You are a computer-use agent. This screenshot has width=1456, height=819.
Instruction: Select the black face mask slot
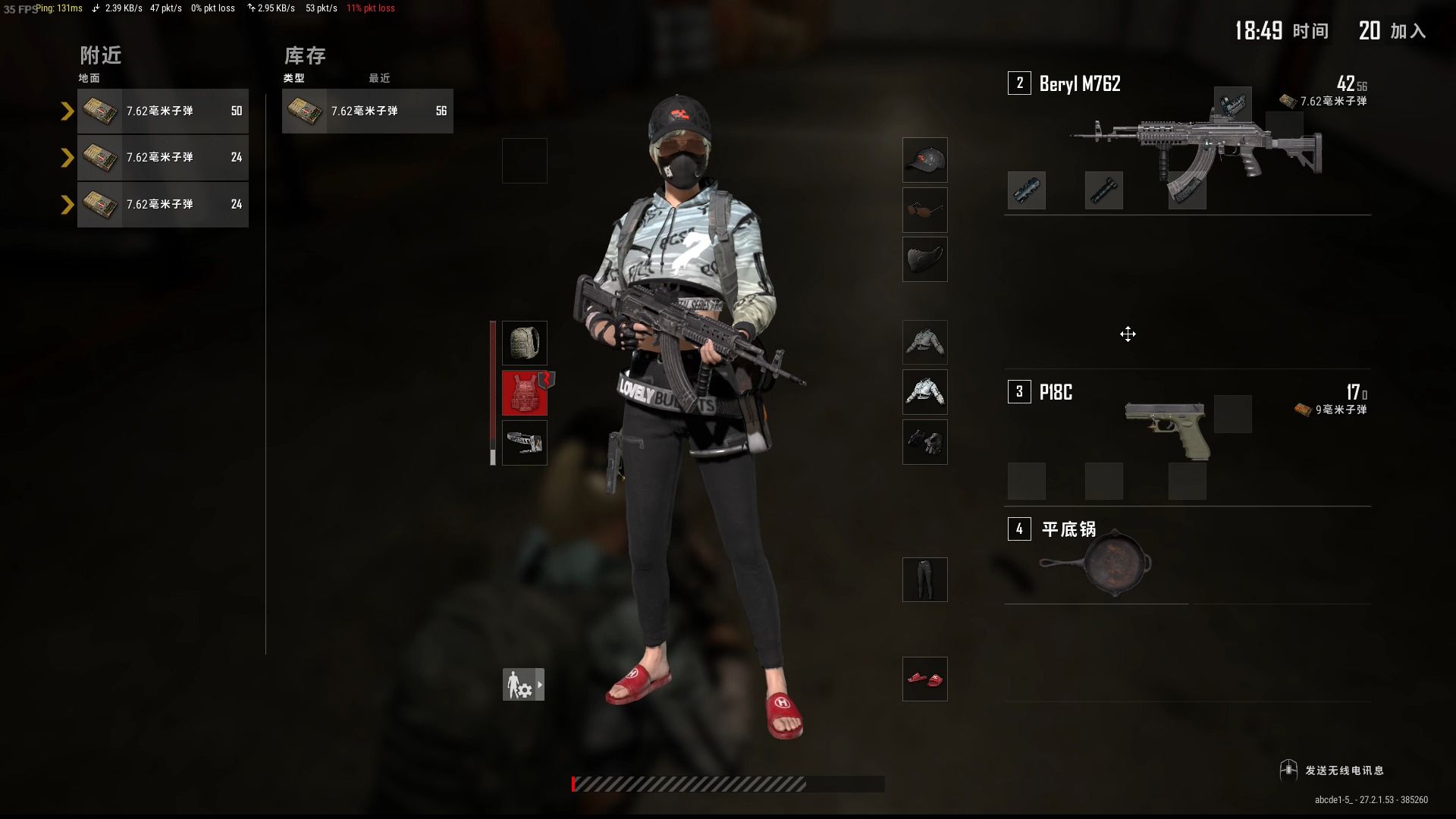pos(924,259)
